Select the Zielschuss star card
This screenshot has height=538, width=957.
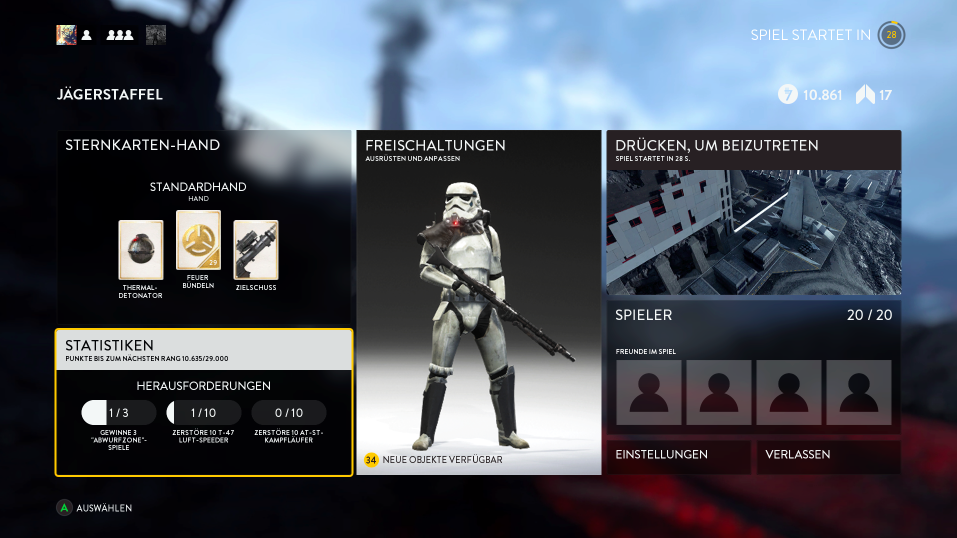pos(256,250)
